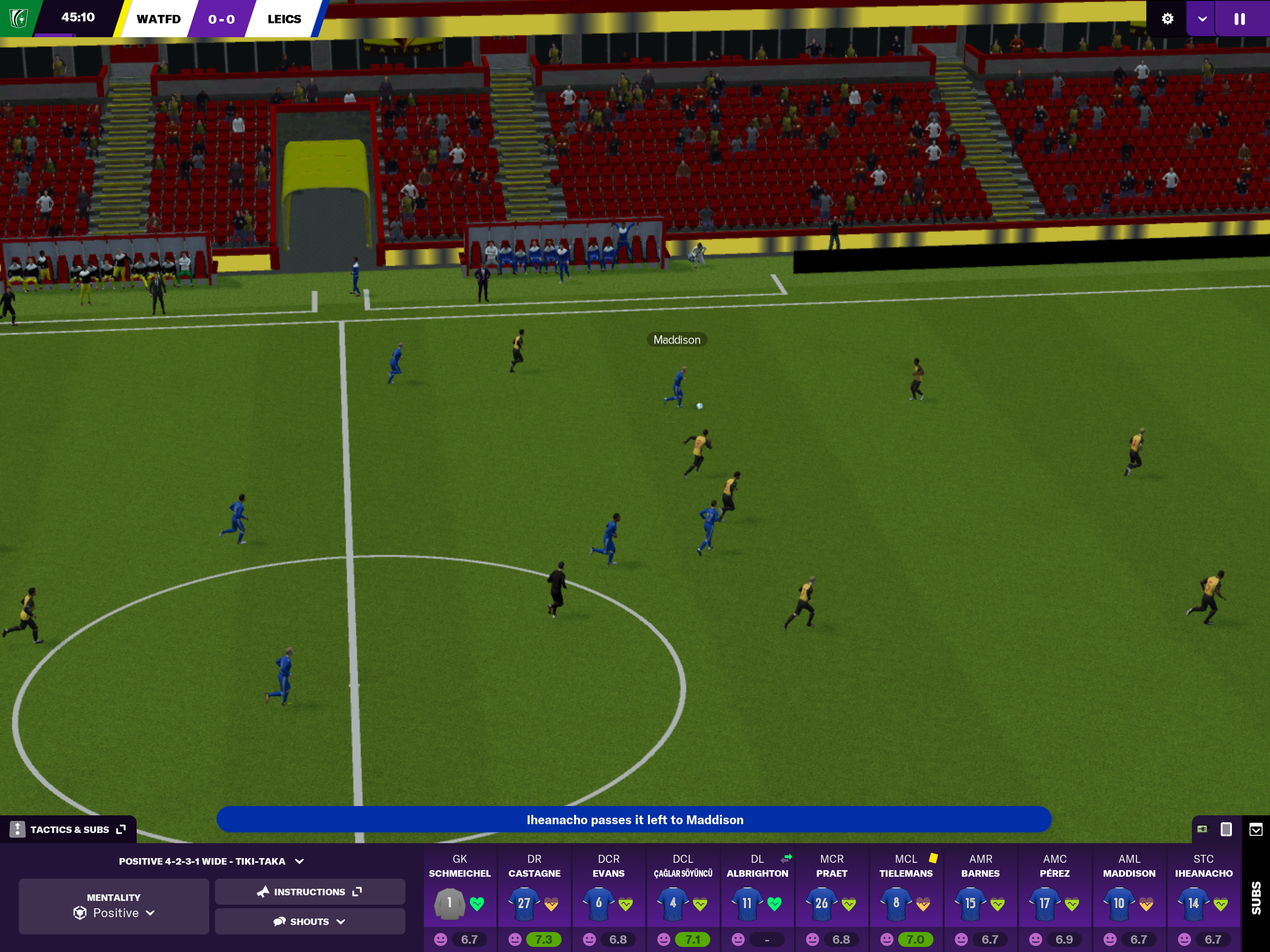Image resolution: width=1270 pixels, height=952 pixels.
Task: Open Tactics & Subs panel
Action: (69, 829)
